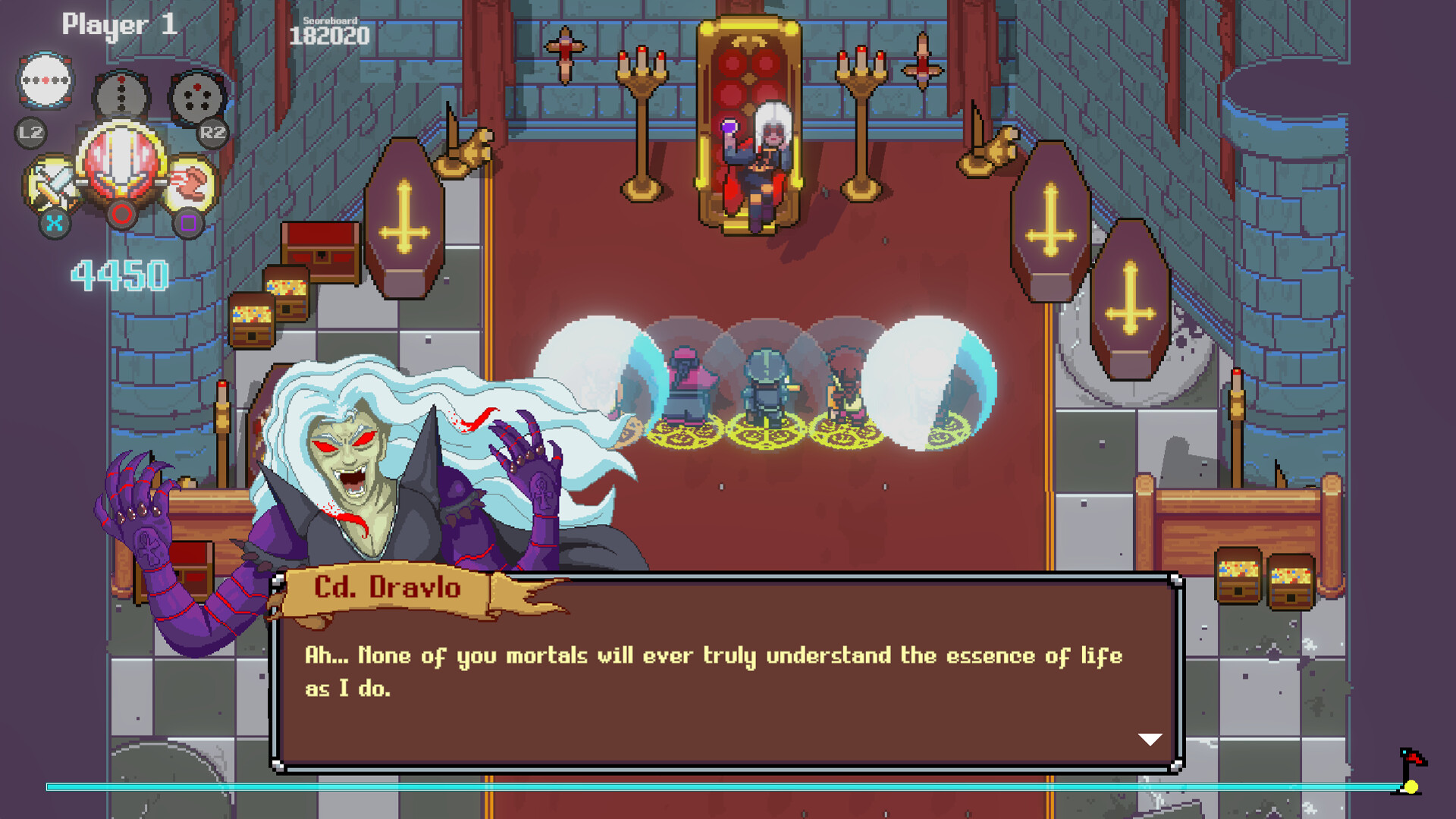This screenshot has width=1456, height=819.
Task: Select the cluster formation icon
Action: click(196, 98)
